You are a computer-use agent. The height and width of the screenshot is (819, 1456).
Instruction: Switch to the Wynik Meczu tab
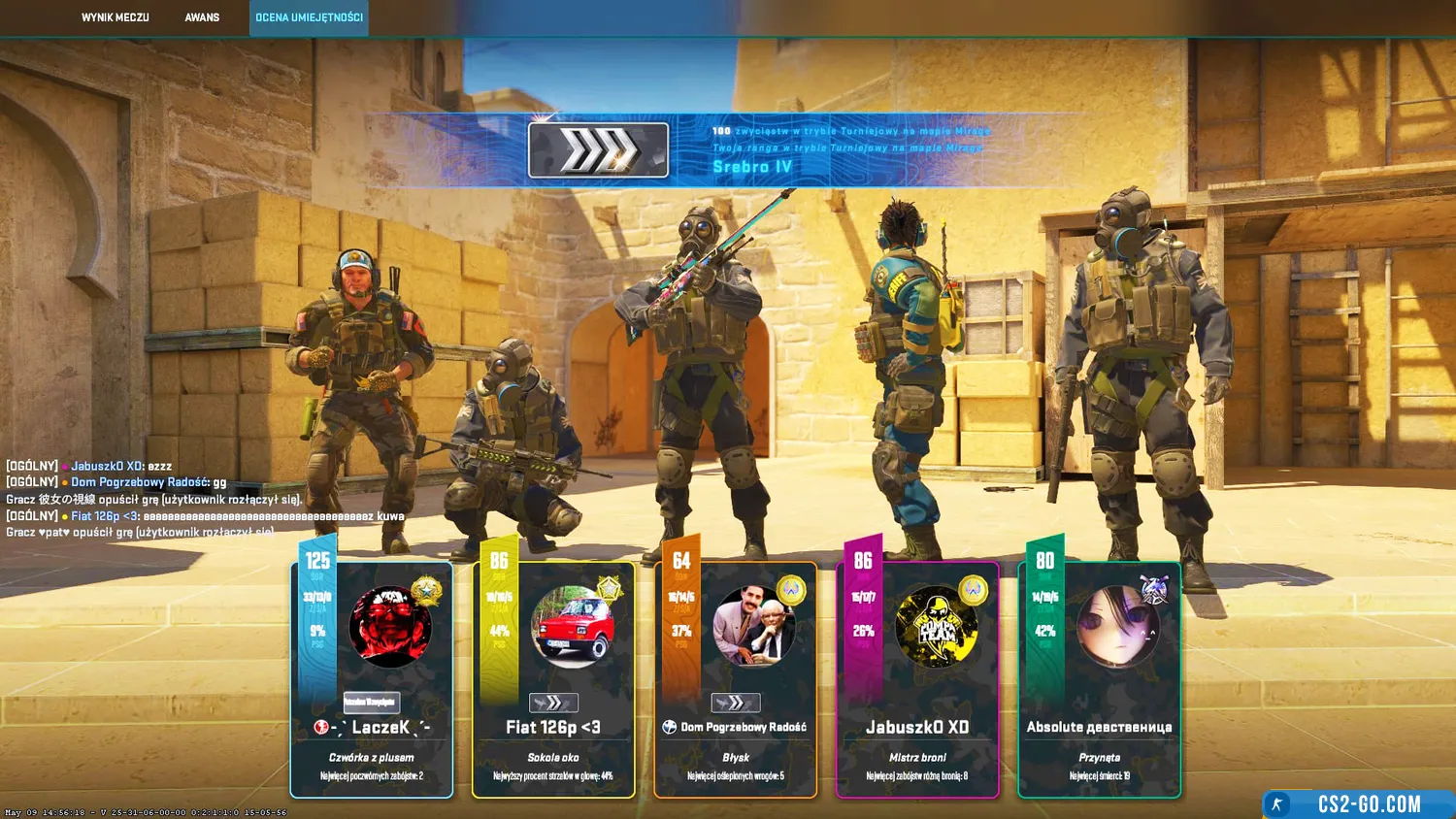(x=115, y=17)
